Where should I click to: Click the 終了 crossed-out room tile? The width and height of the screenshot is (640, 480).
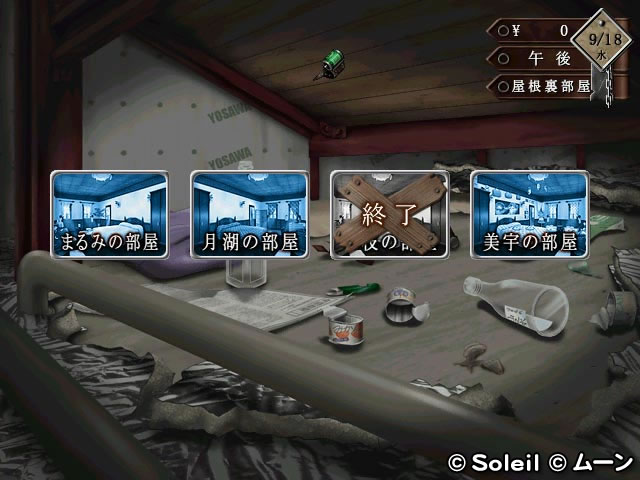pyautogui.click(x=390, y=213)
